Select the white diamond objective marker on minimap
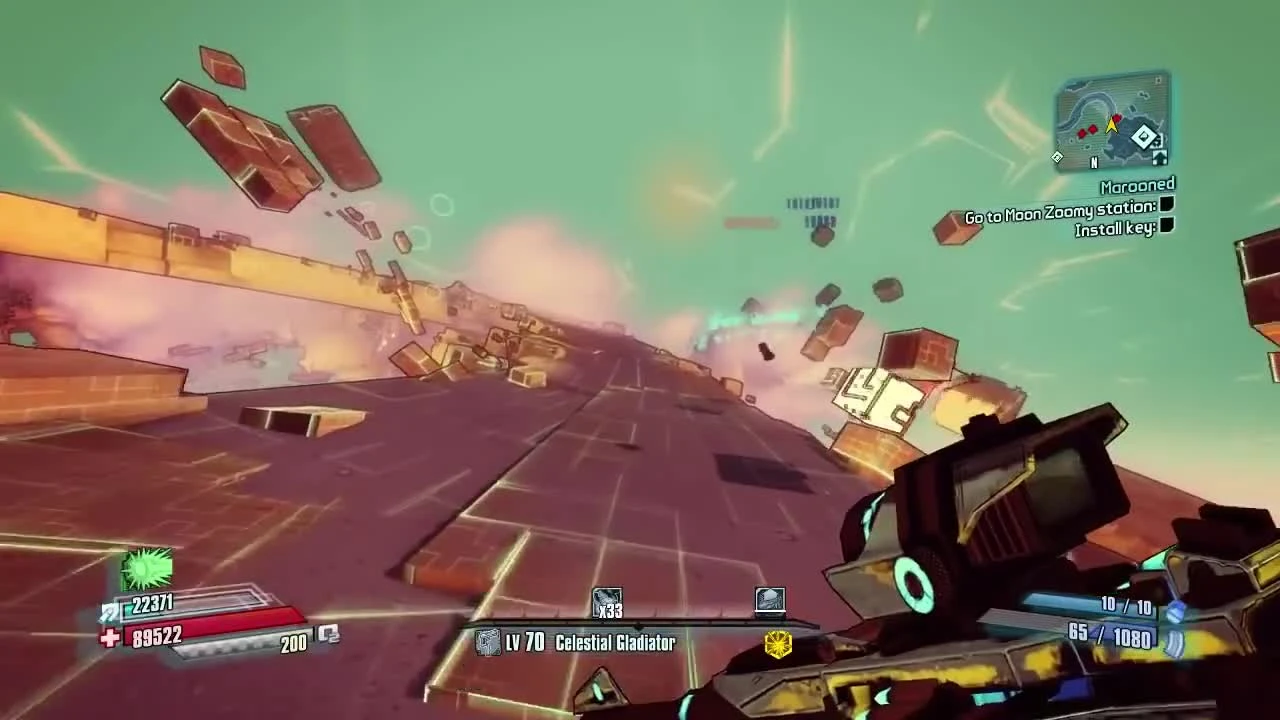Image resolution: width=1280 pixels, height=720 pixels. (x=1144, y=137)
